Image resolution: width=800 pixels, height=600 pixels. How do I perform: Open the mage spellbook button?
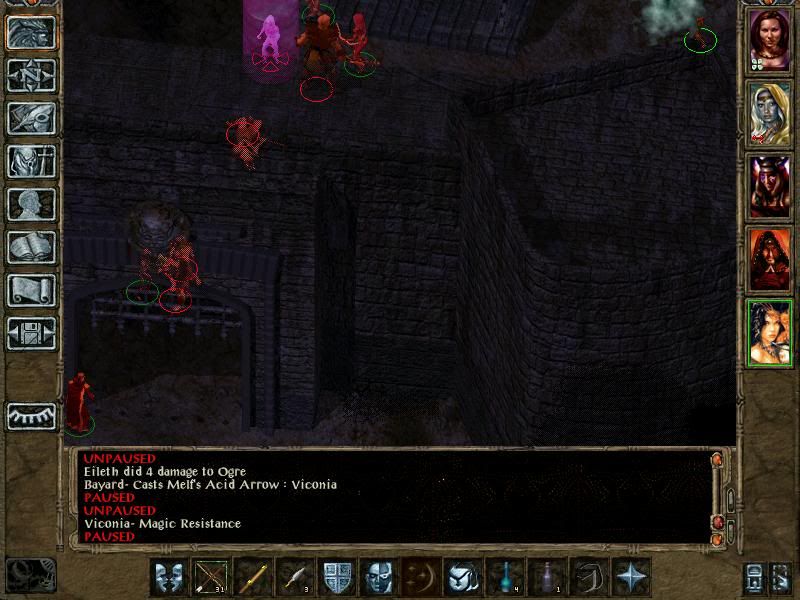(31, 247)
